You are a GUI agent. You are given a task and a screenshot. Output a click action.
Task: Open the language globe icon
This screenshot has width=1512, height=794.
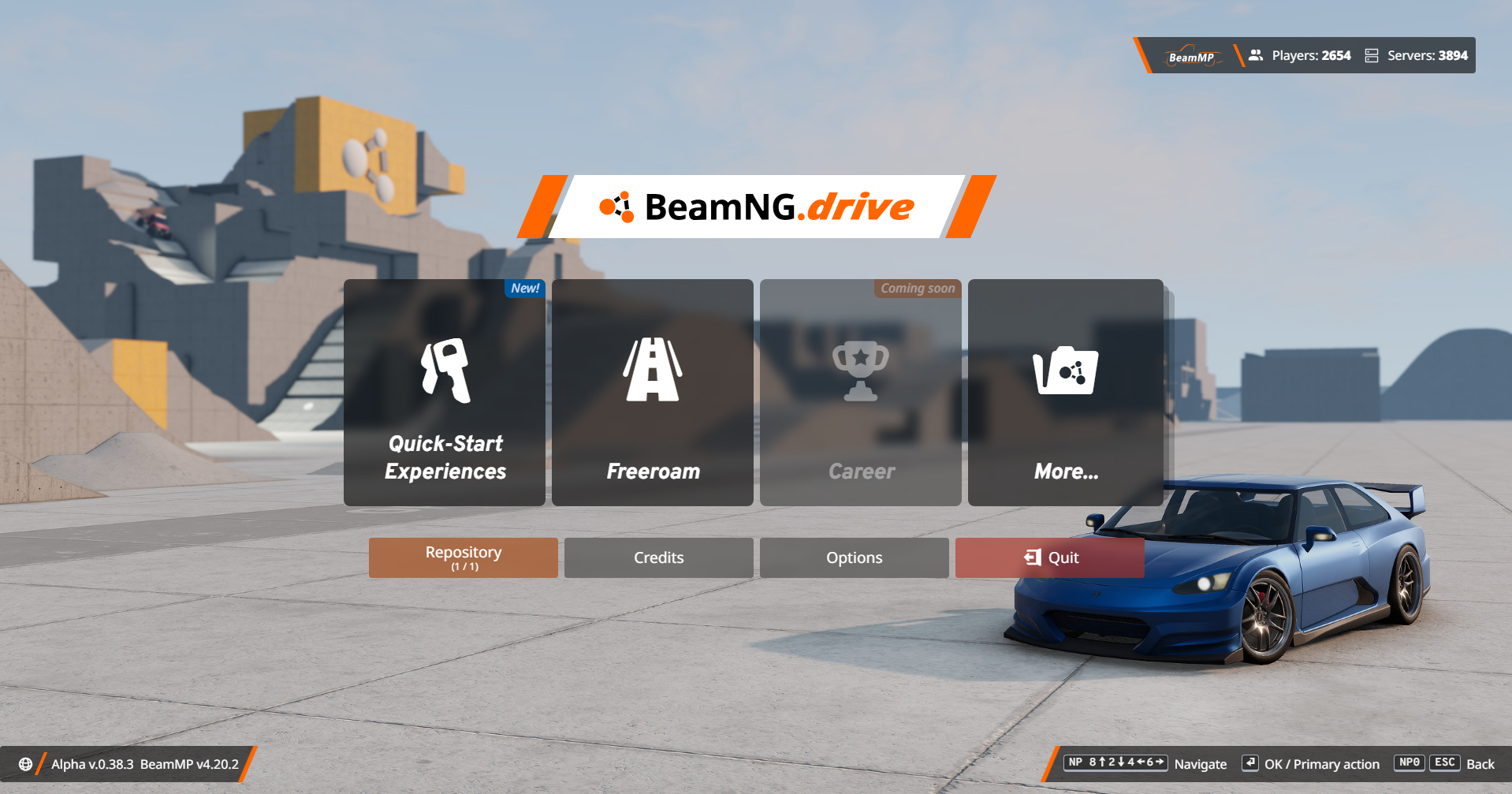click(24, 763)
